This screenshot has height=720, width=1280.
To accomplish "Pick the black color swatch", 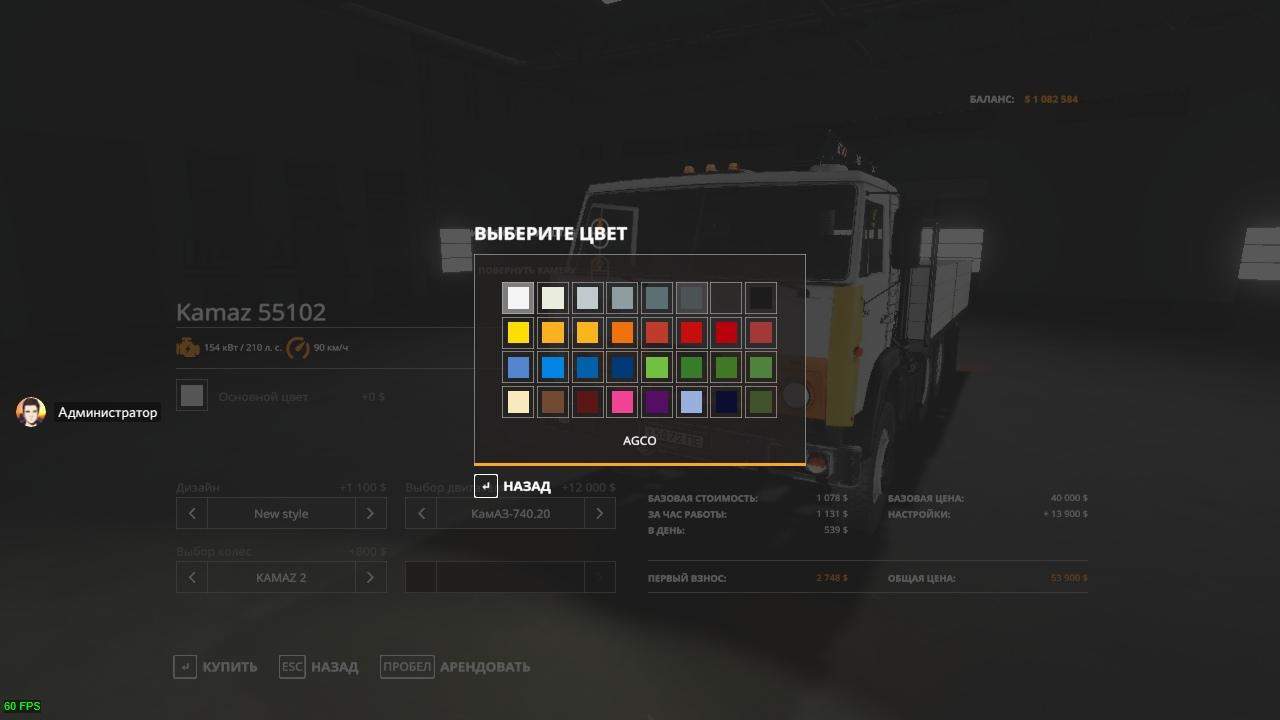I will (761, 298).
